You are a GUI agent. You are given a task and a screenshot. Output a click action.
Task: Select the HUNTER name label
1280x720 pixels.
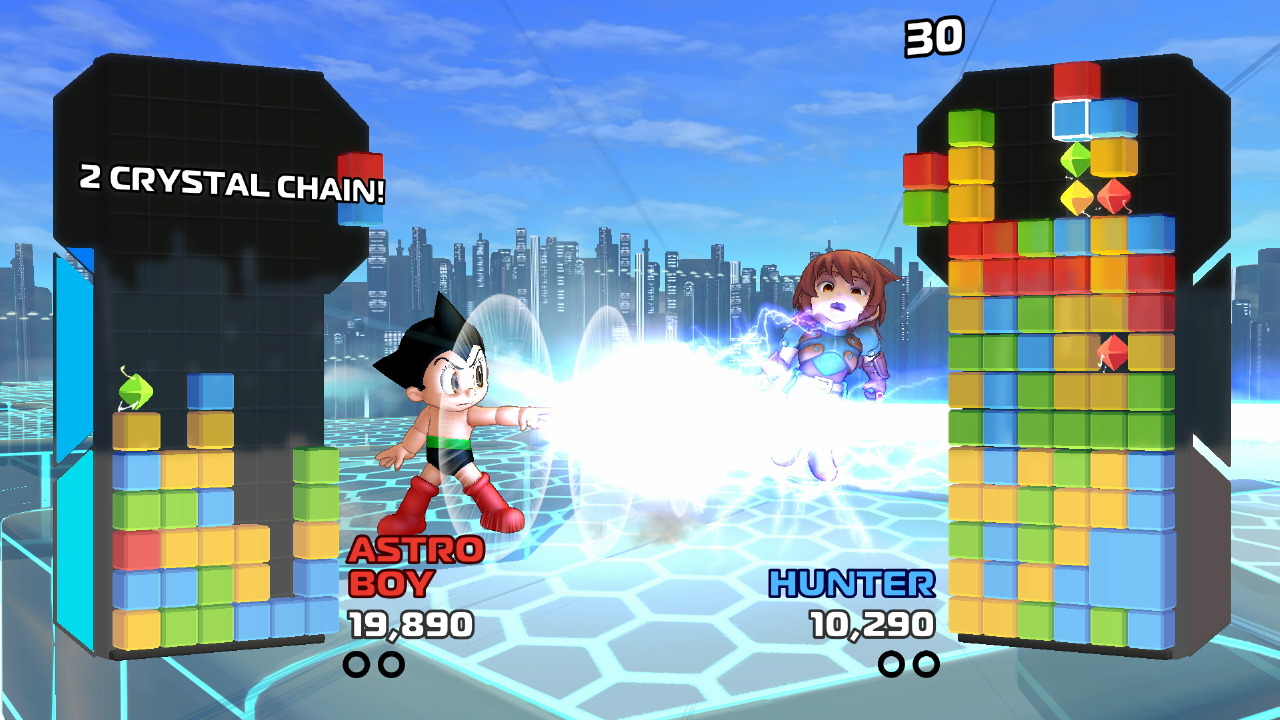[850, 580]
